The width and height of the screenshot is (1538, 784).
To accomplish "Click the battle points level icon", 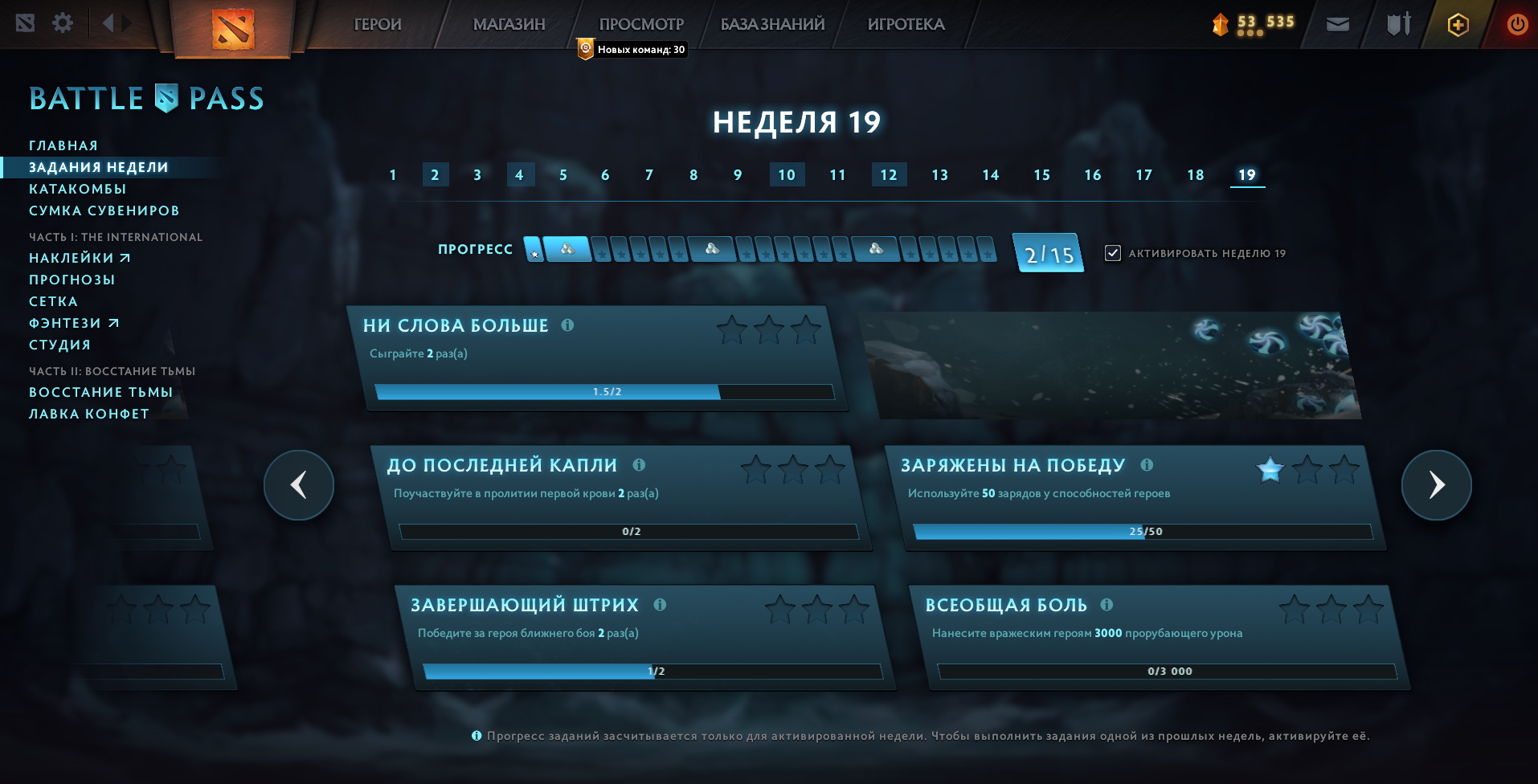I will click(x=1219, y=24).
